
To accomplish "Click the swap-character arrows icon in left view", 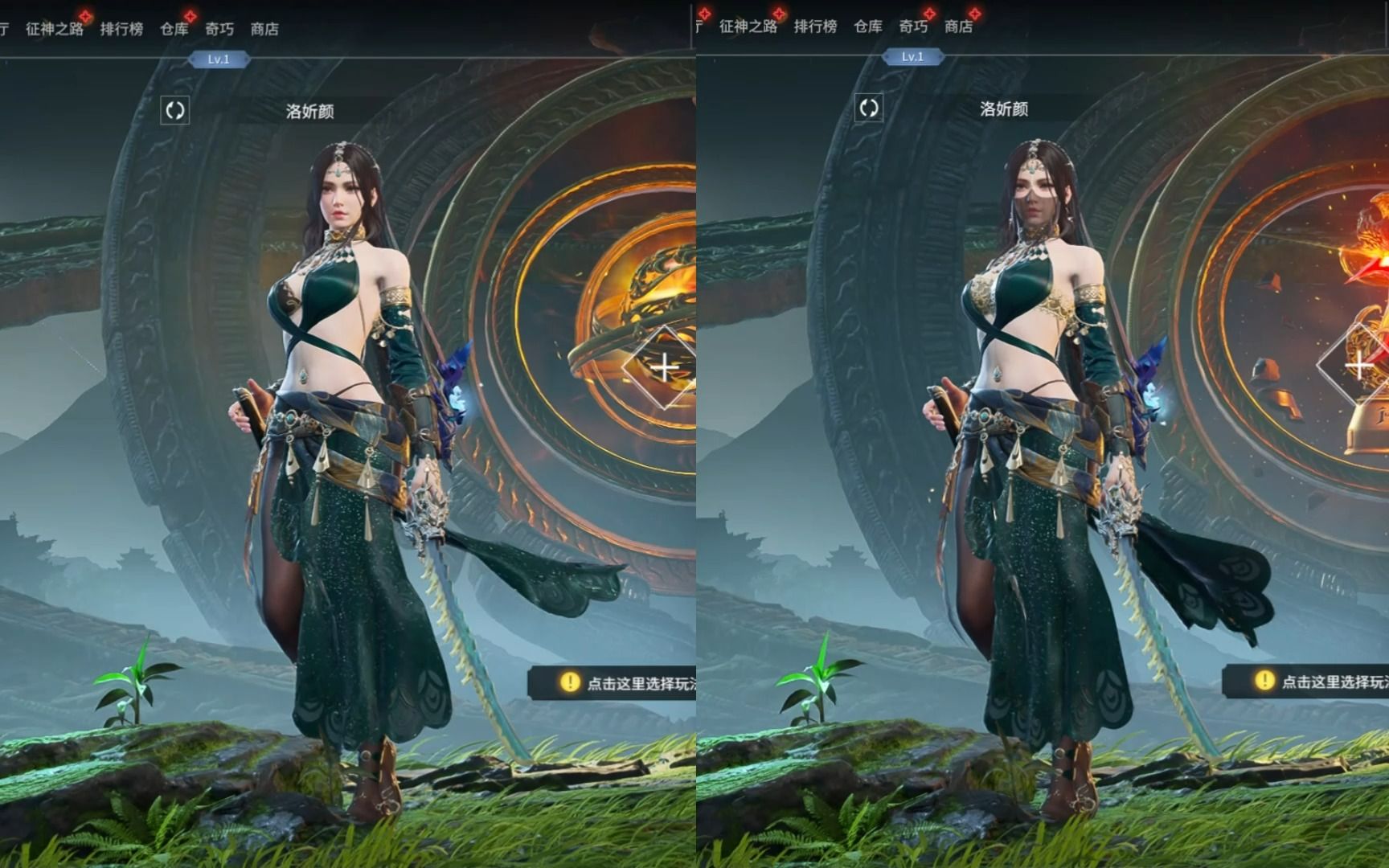I will 174,110.
